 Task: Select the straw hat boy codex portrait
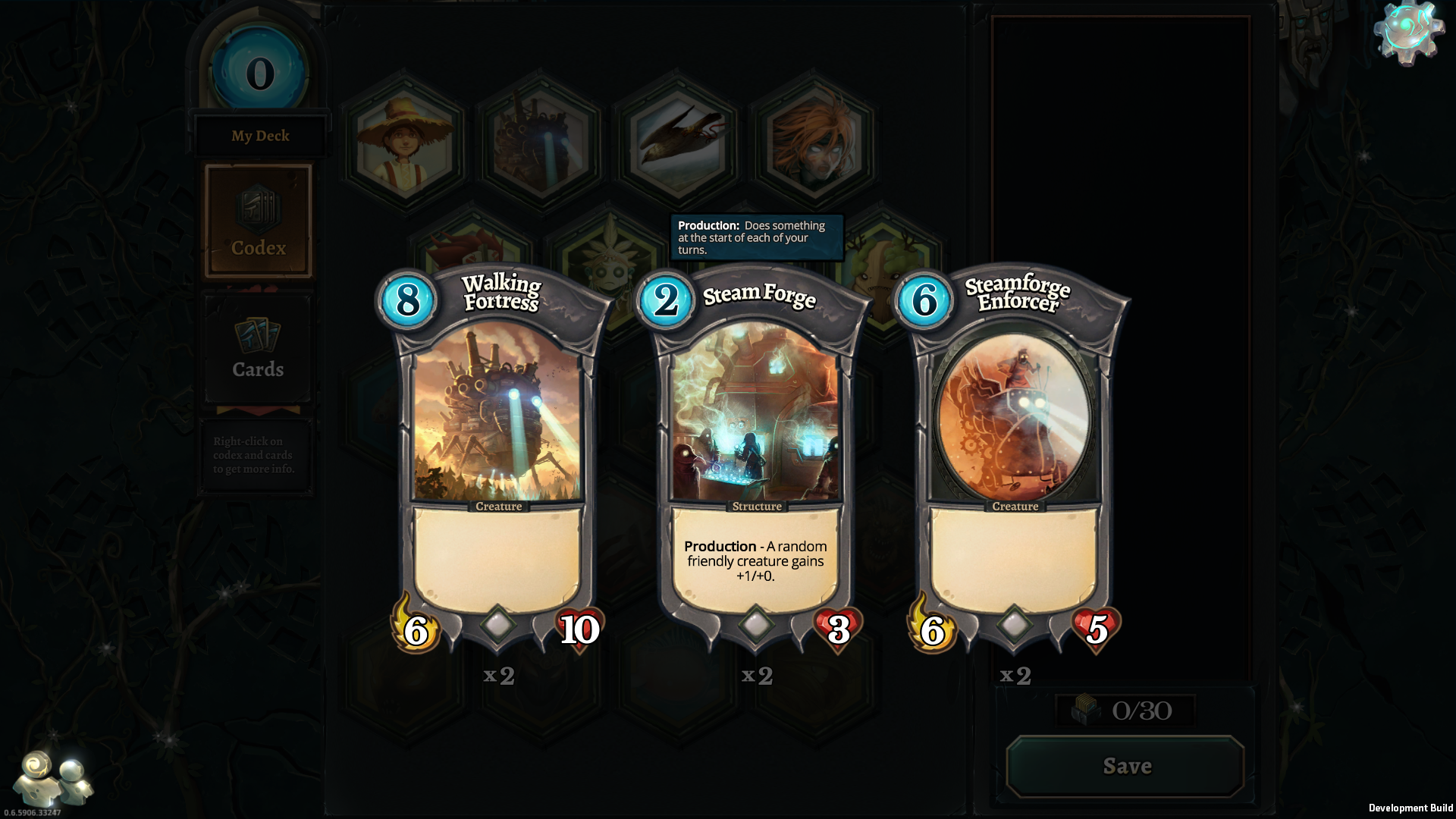click(404, 140)
